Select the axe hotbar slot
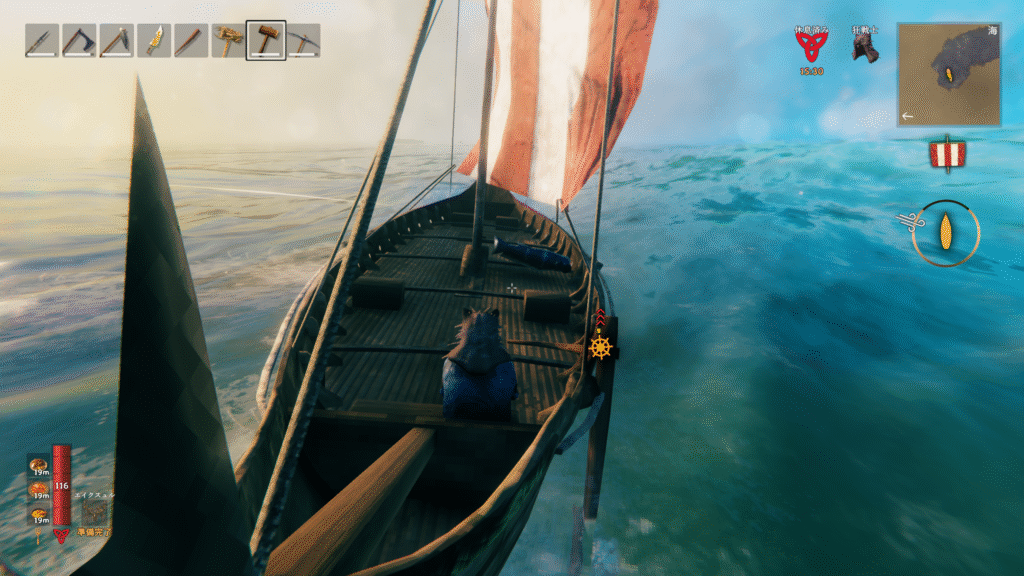The height and width of the screenshot is (576, 1024). pyautogui.click(x=79, y=41)
